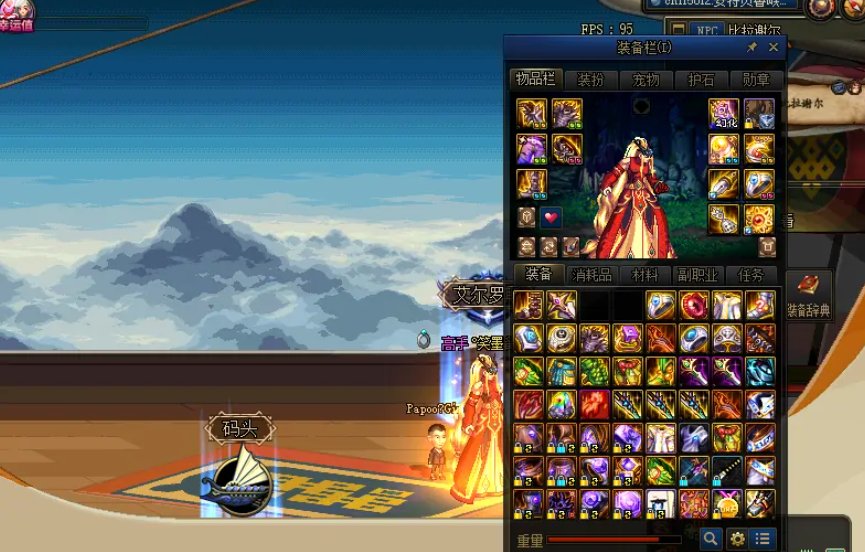
Task: Click the list sort button in the inventory
Action: (x=762, y=539)
